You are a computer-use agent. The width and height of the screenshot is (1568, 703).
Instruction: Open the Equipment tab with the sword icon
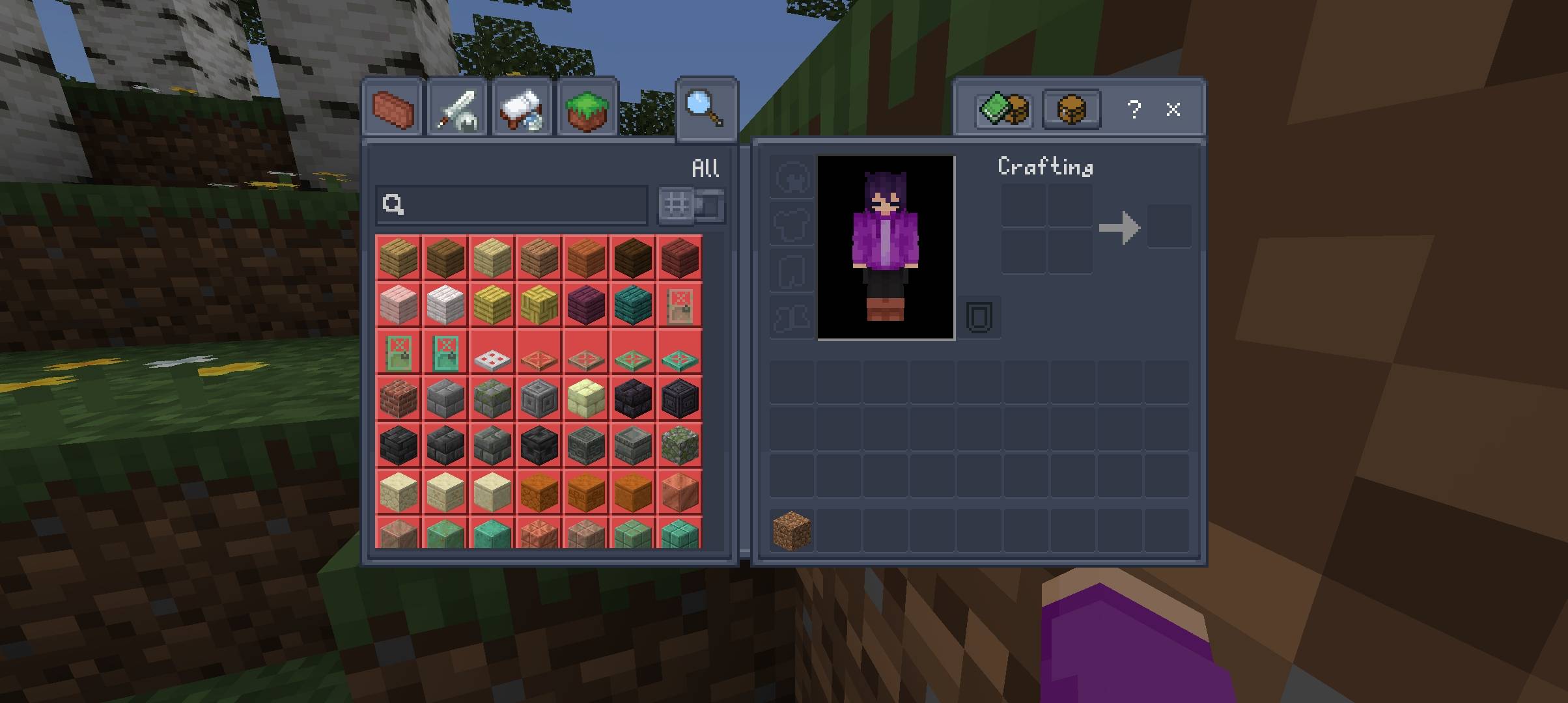[458, 108]
